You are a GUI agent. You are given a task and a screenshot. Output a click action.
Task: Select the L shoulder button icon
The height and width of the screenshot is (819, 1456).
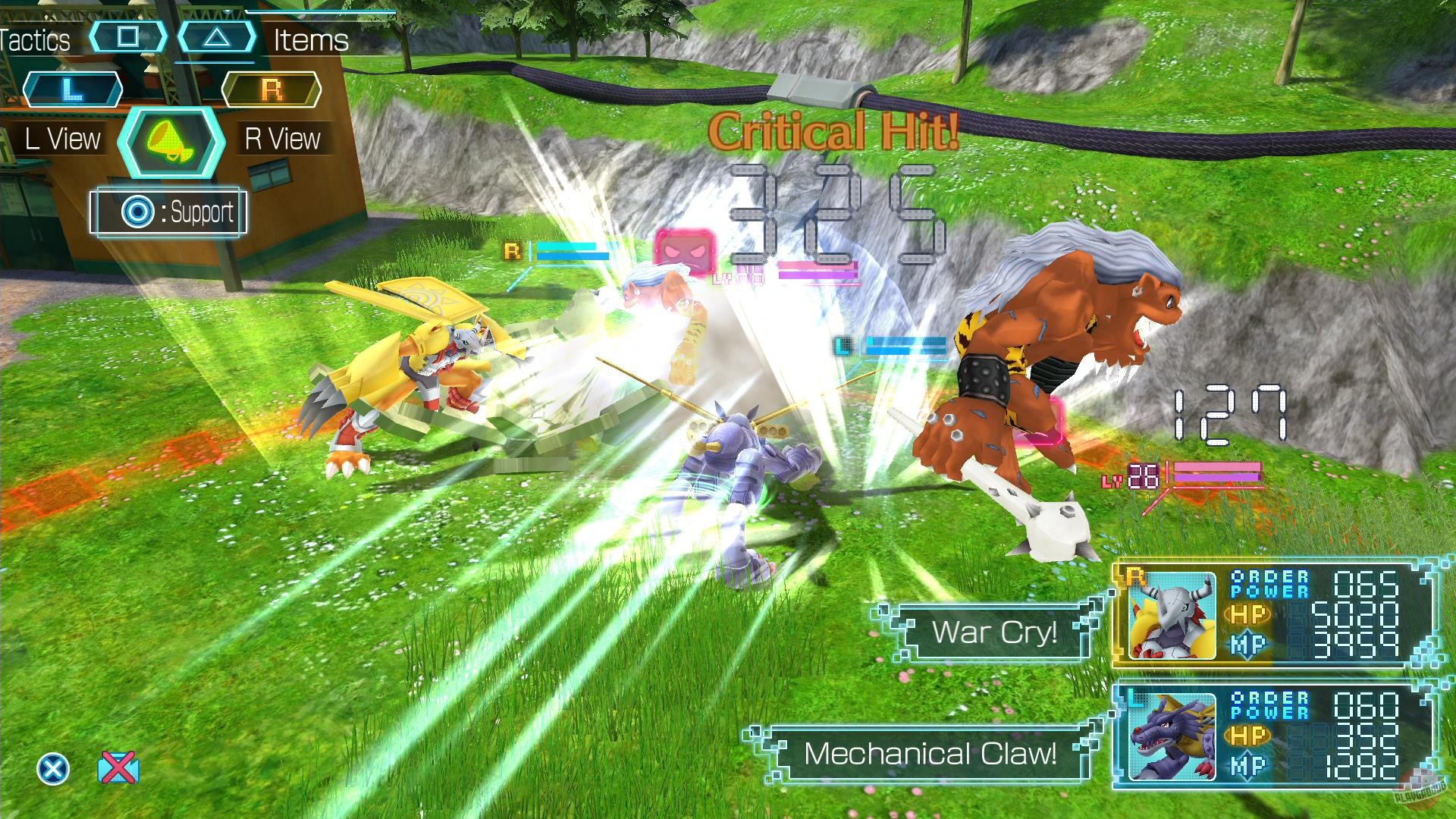[x=73, y=88]
